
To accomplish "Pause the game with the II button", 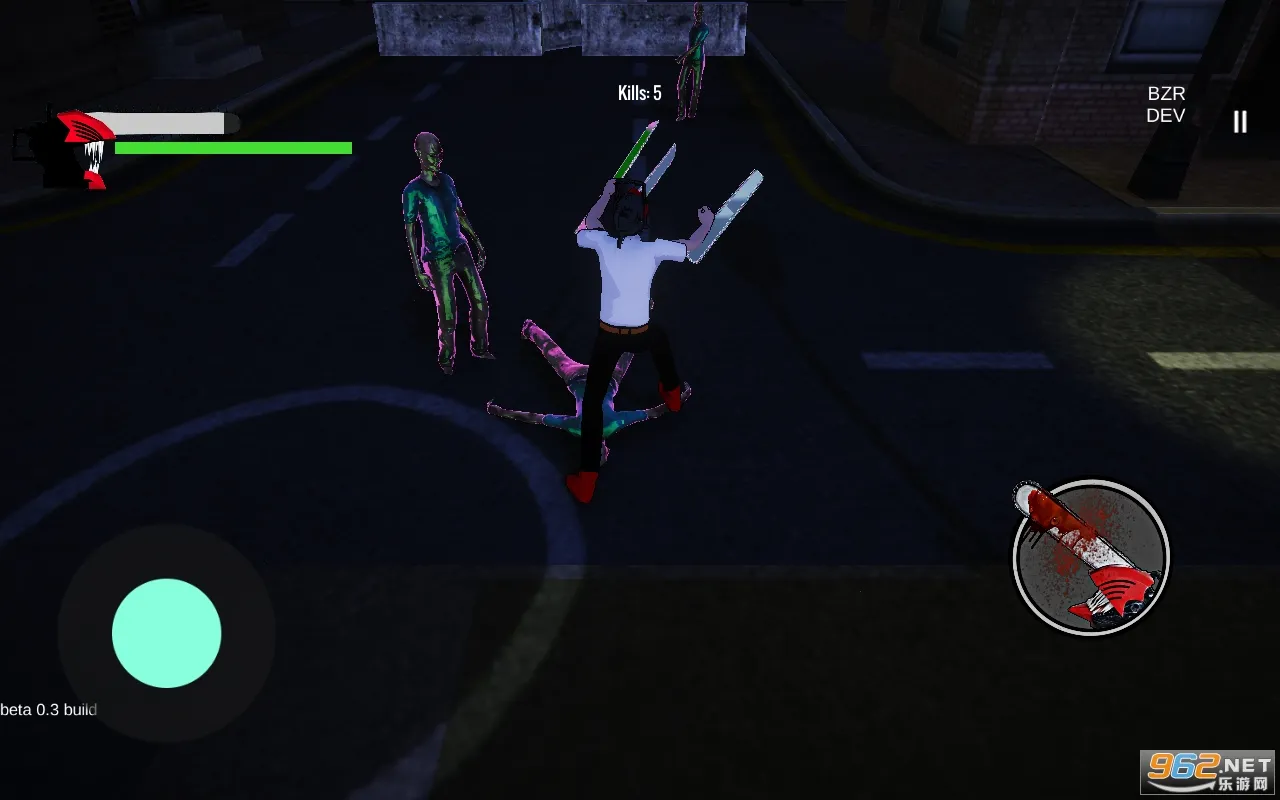I will tap(1239, 122).
